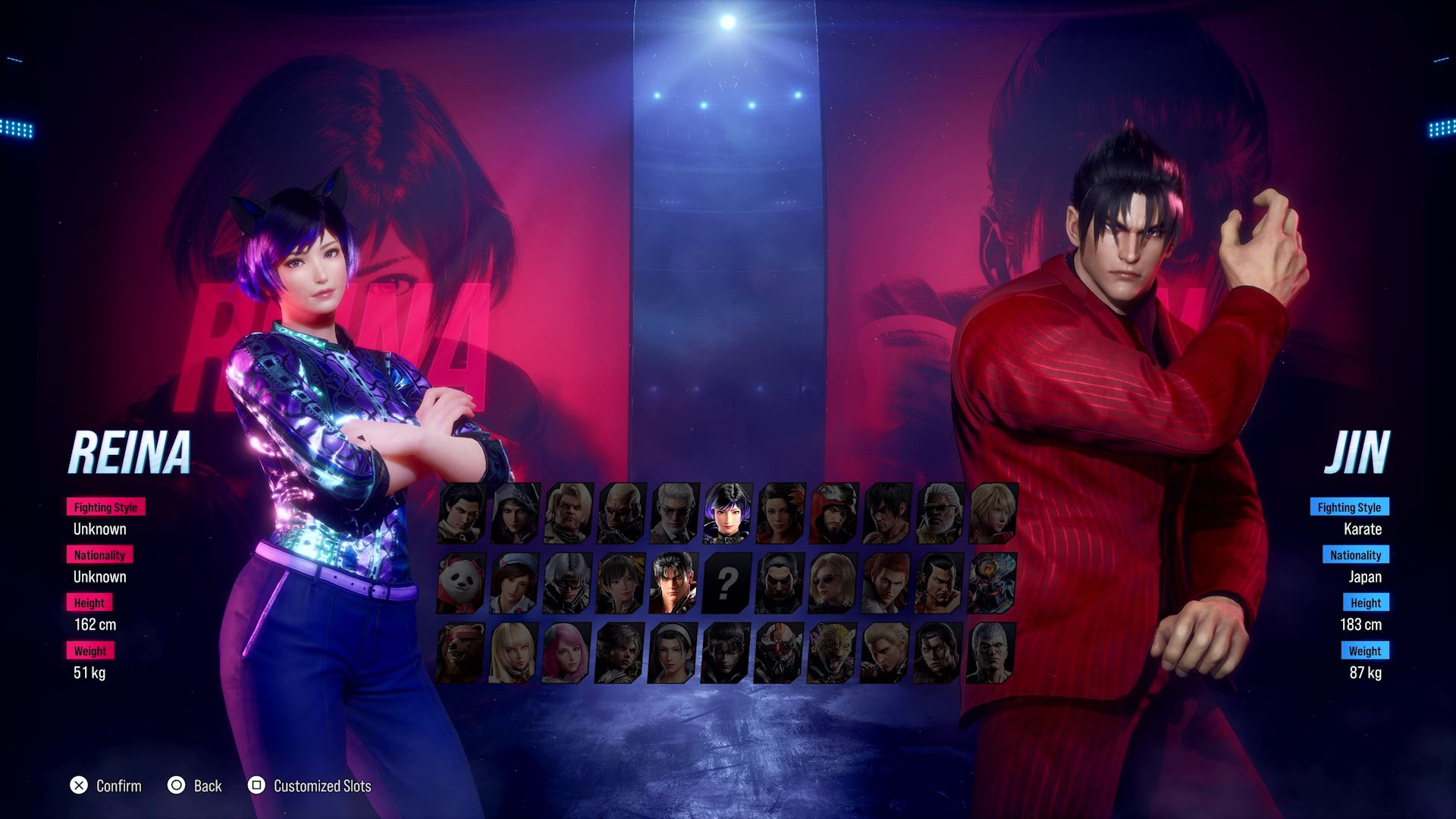Click Reina's Nationality label
This screenshot has width=1456, height=819.
[99, 554]
